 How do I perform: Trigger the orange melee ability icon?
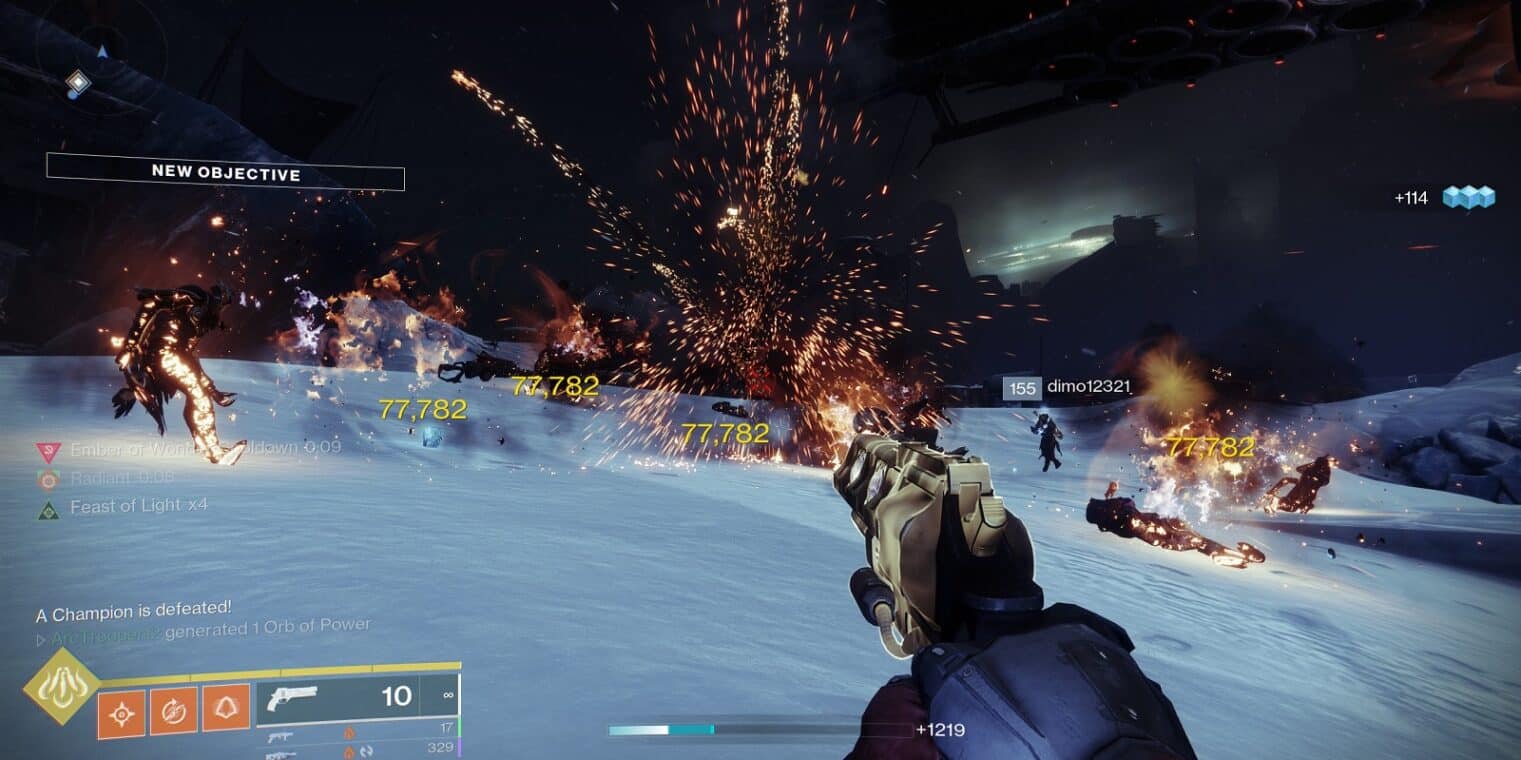tap(174, 711)
